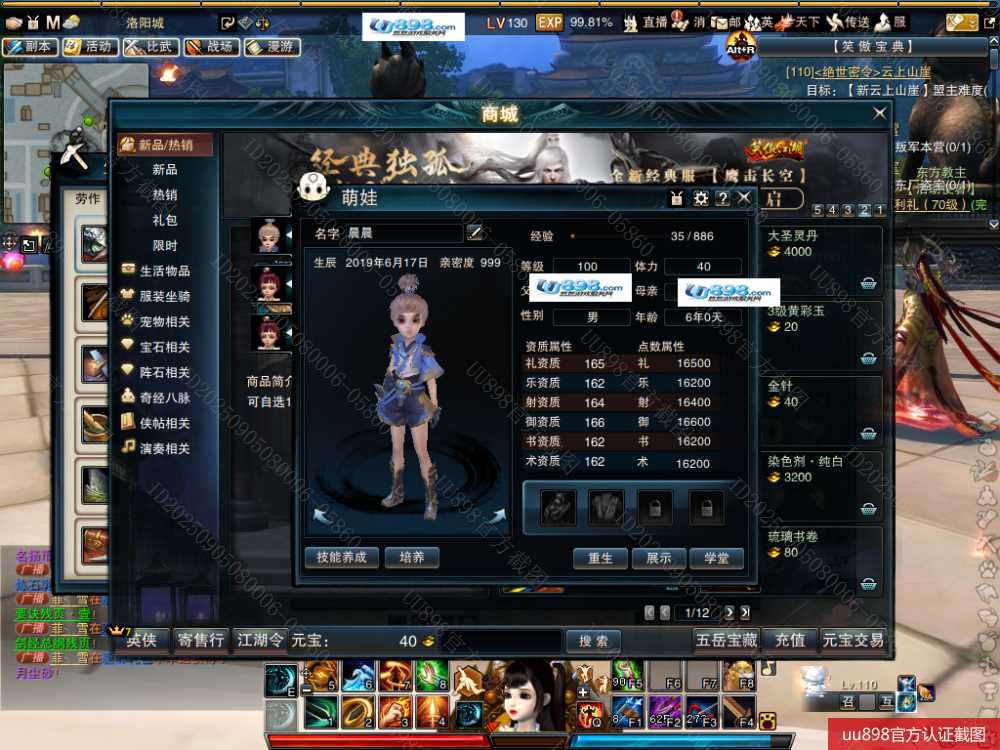Open the 五岳宝藏 button
Screen dimensions: 1000x750
pos(727,640)
